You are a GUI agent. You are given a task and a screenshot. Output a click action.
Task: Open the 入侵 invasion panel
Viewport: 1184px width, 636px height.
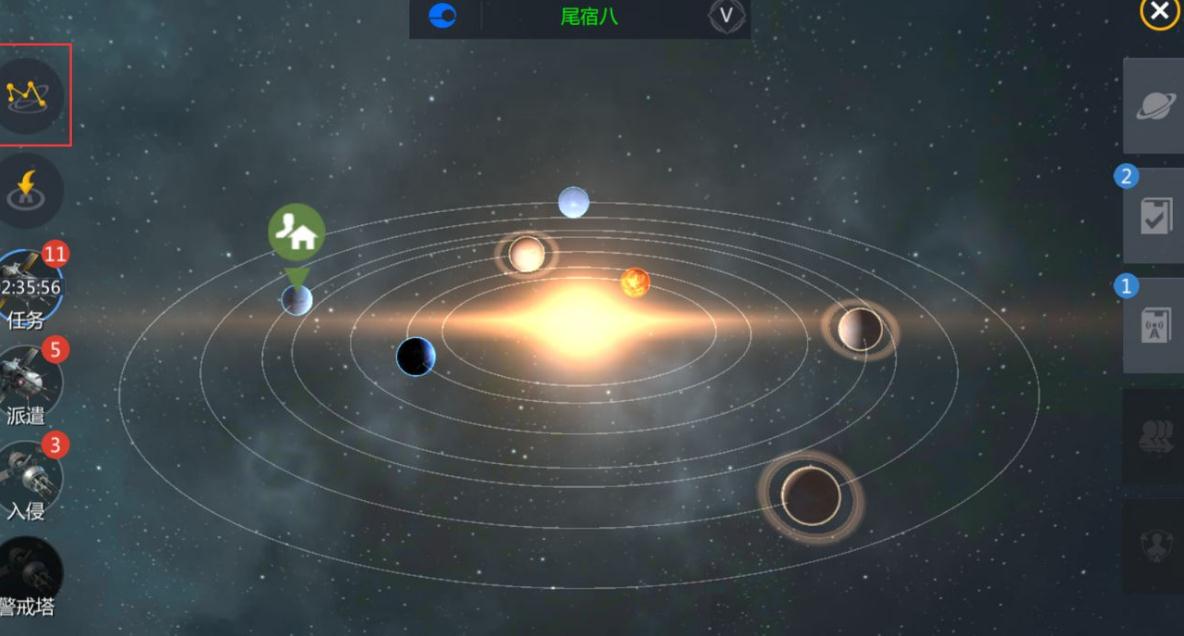(x=31, y=480)
